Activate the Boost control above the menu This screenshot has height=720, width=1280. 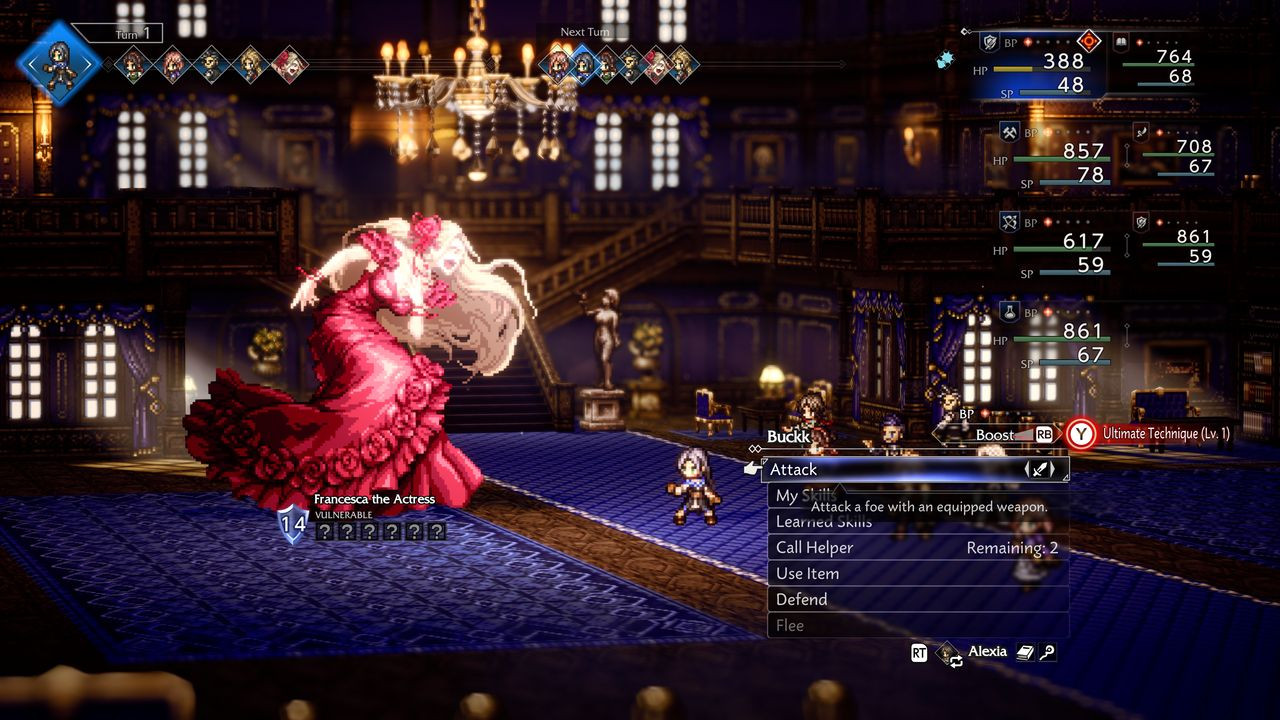pyautogui.click(x=996, y=434)
